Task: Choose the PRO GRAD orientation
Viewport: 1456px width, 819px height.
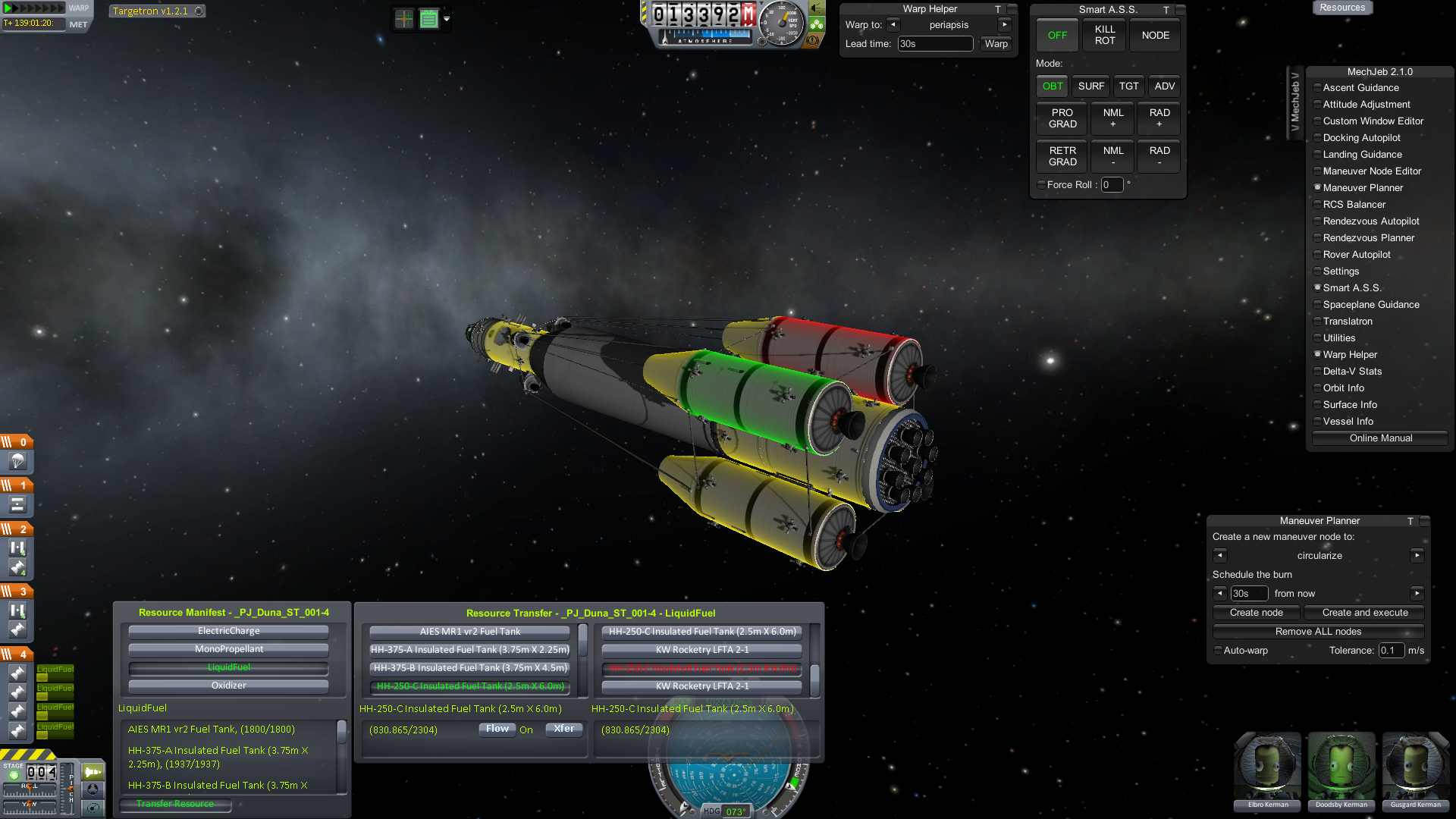Action: (x=1062, y=118)
